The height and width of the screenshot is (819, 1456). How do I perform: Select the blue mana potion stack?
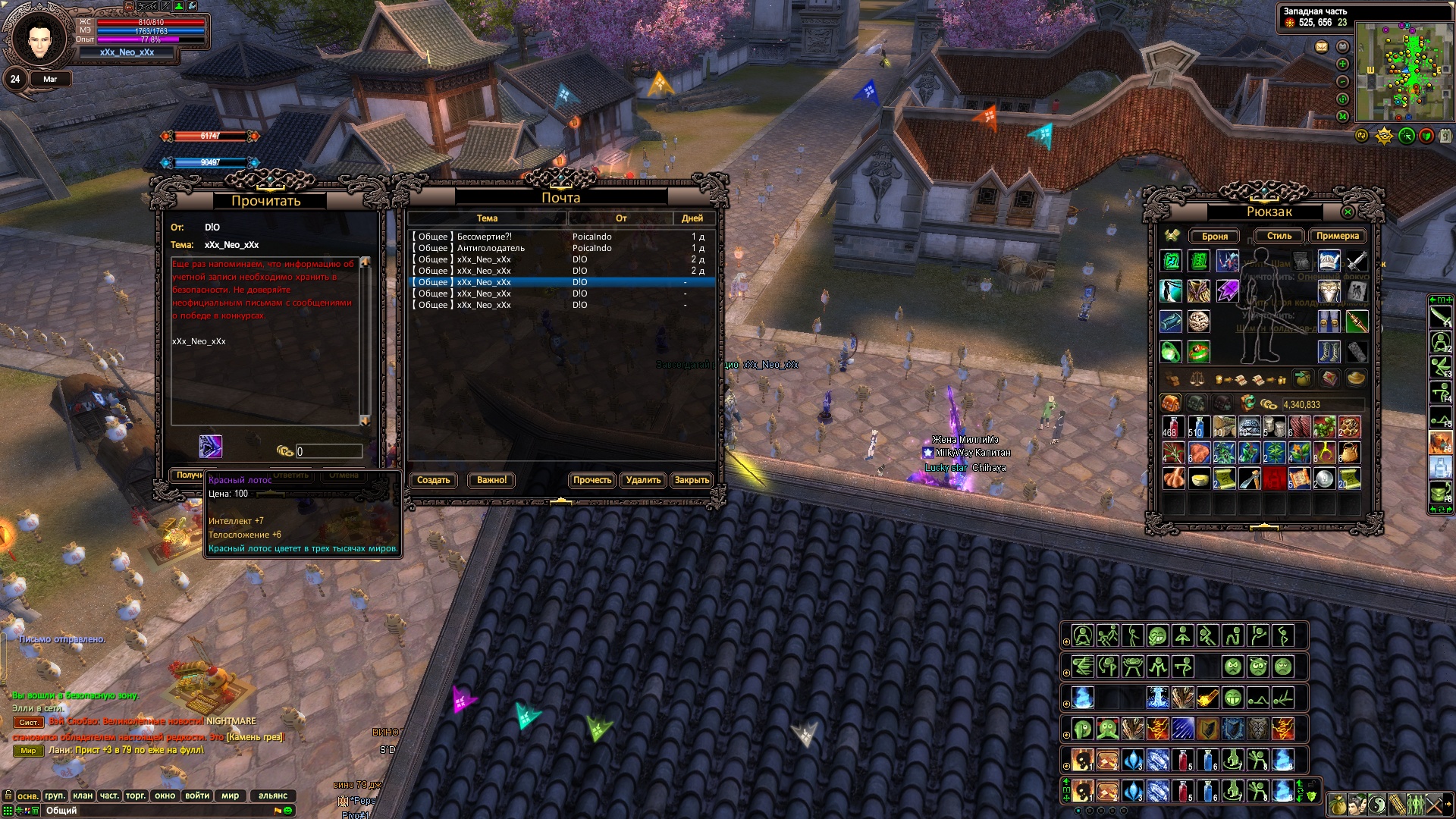pyautogui.click(x=1197, y=427)
